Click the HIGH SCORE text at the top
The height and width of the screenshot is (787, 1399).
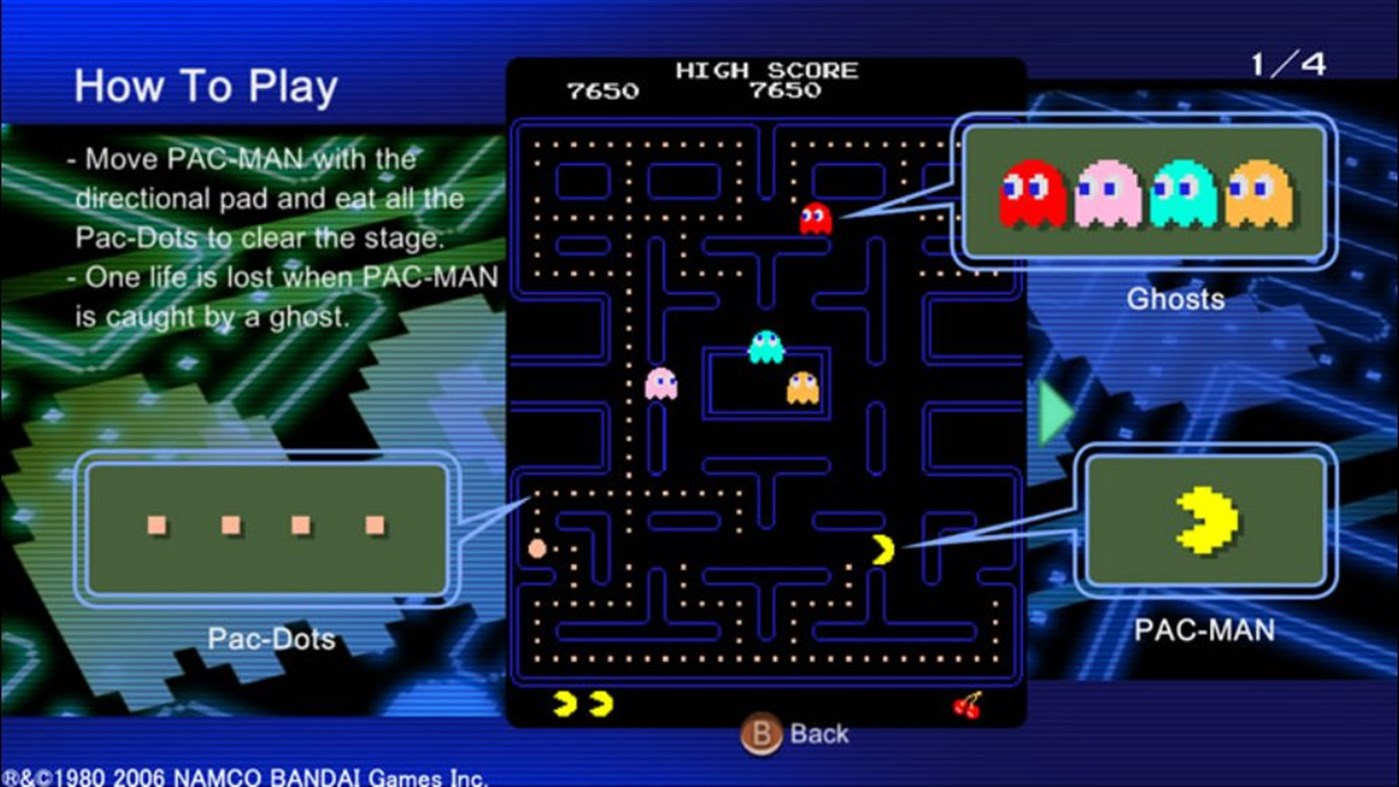(767, 68)
